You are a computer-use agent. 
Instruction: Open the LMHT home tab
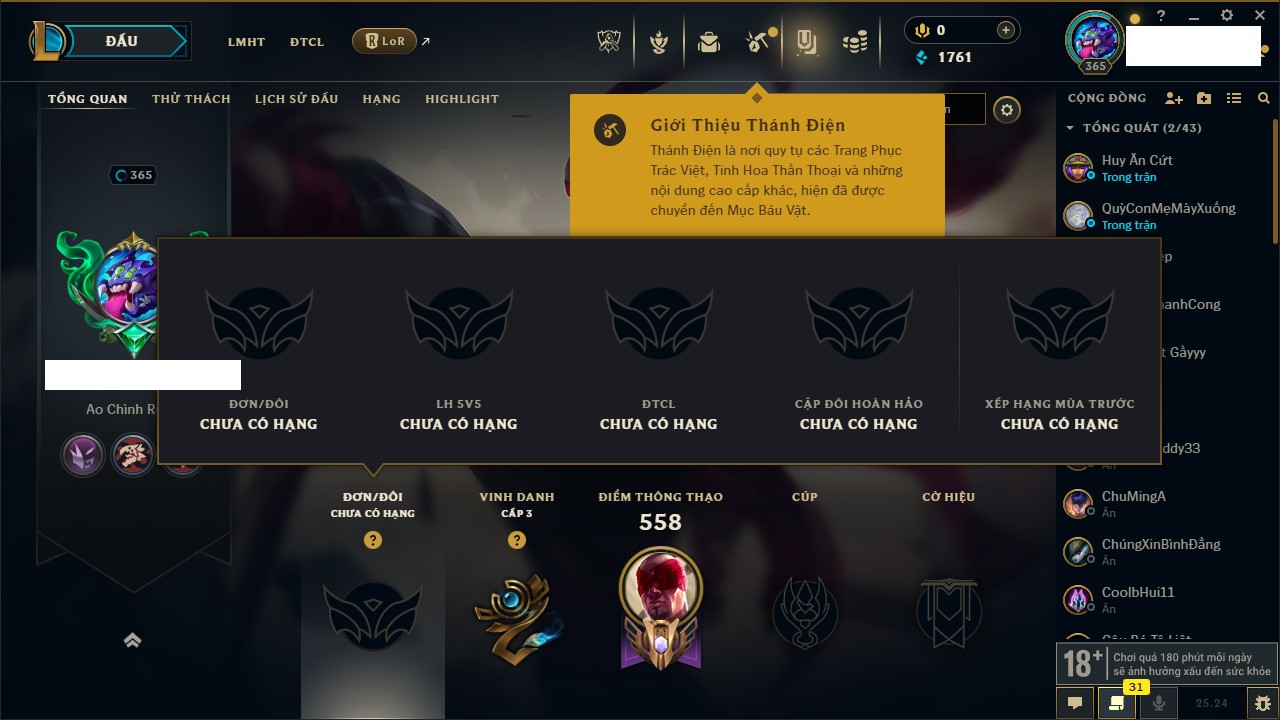(246, 42)
